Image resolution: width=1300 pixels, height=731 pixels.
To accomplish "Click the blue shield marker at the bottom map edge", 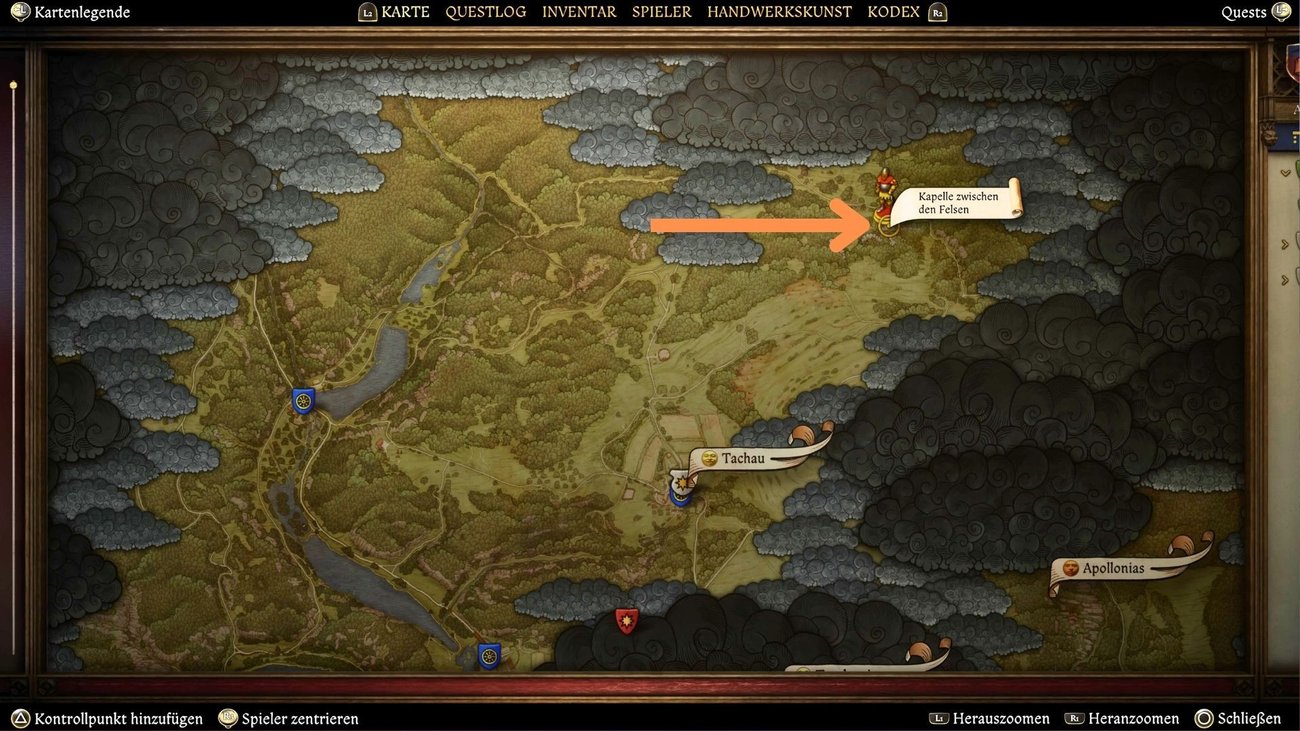I will point(487,657).
